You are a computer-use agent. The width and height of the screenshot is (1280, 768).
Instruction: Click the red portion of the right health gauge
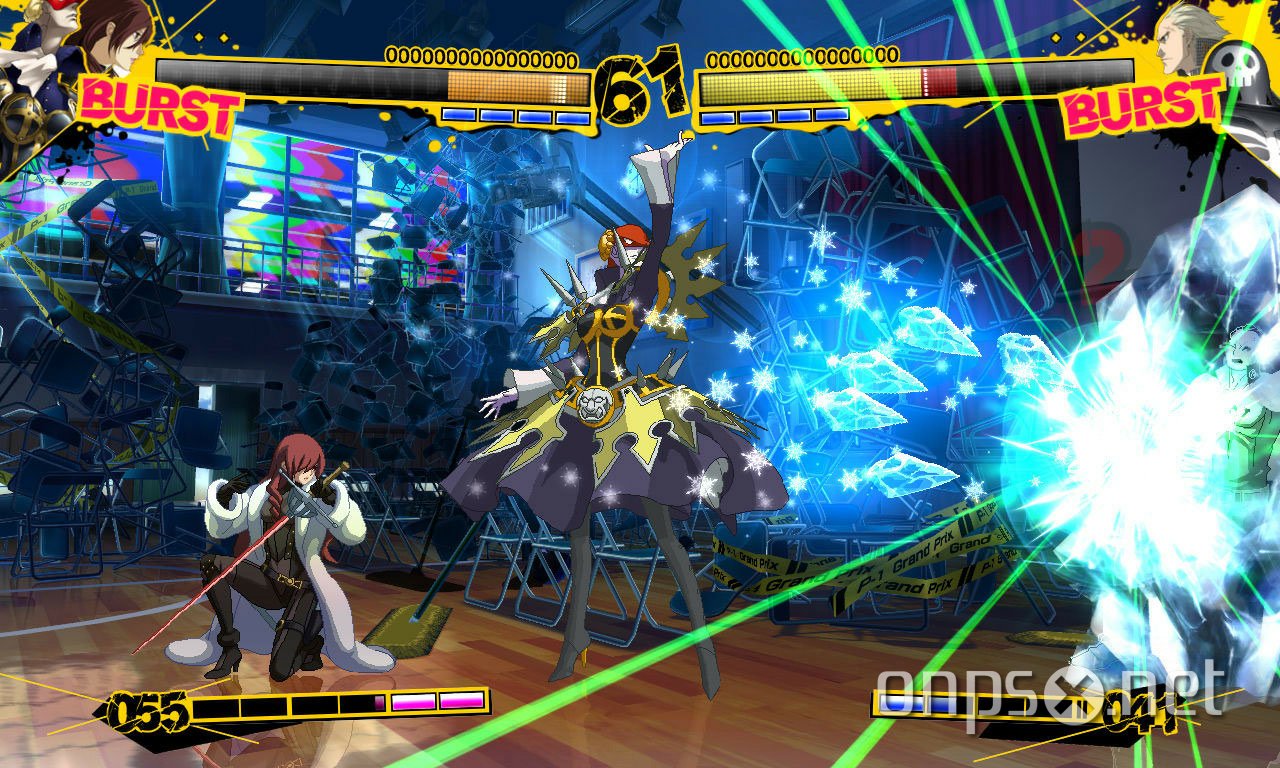[938, 84]
